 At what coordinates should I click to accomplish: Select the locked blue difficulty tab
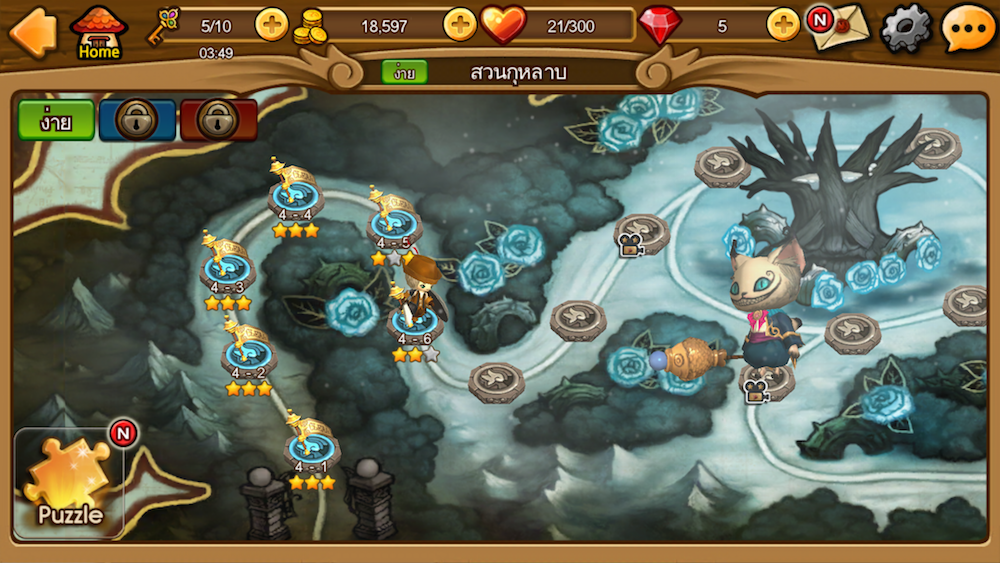click(137, 120)
